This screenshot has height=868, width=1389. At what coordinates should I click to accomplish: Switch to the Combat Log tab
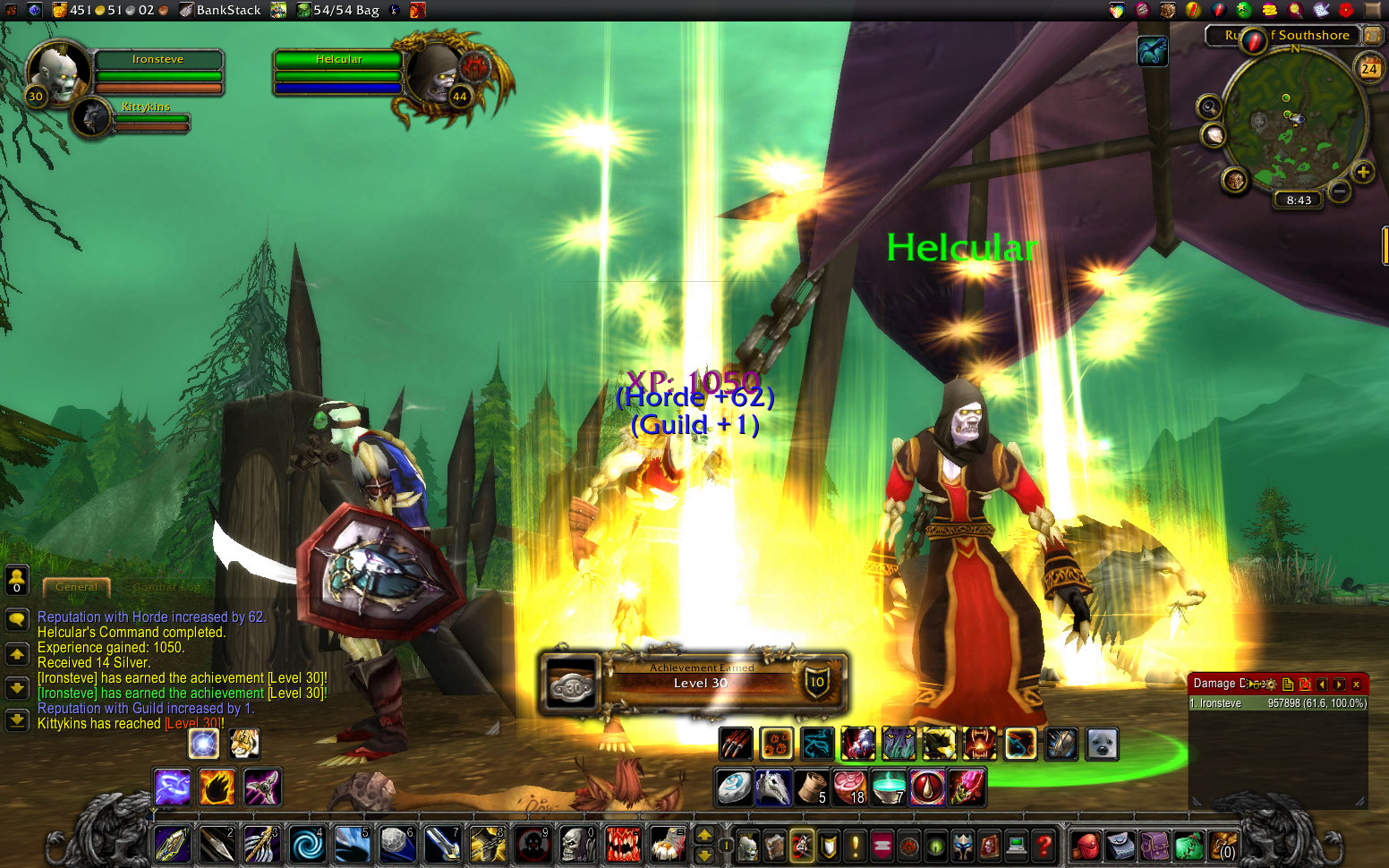point(167,587)
